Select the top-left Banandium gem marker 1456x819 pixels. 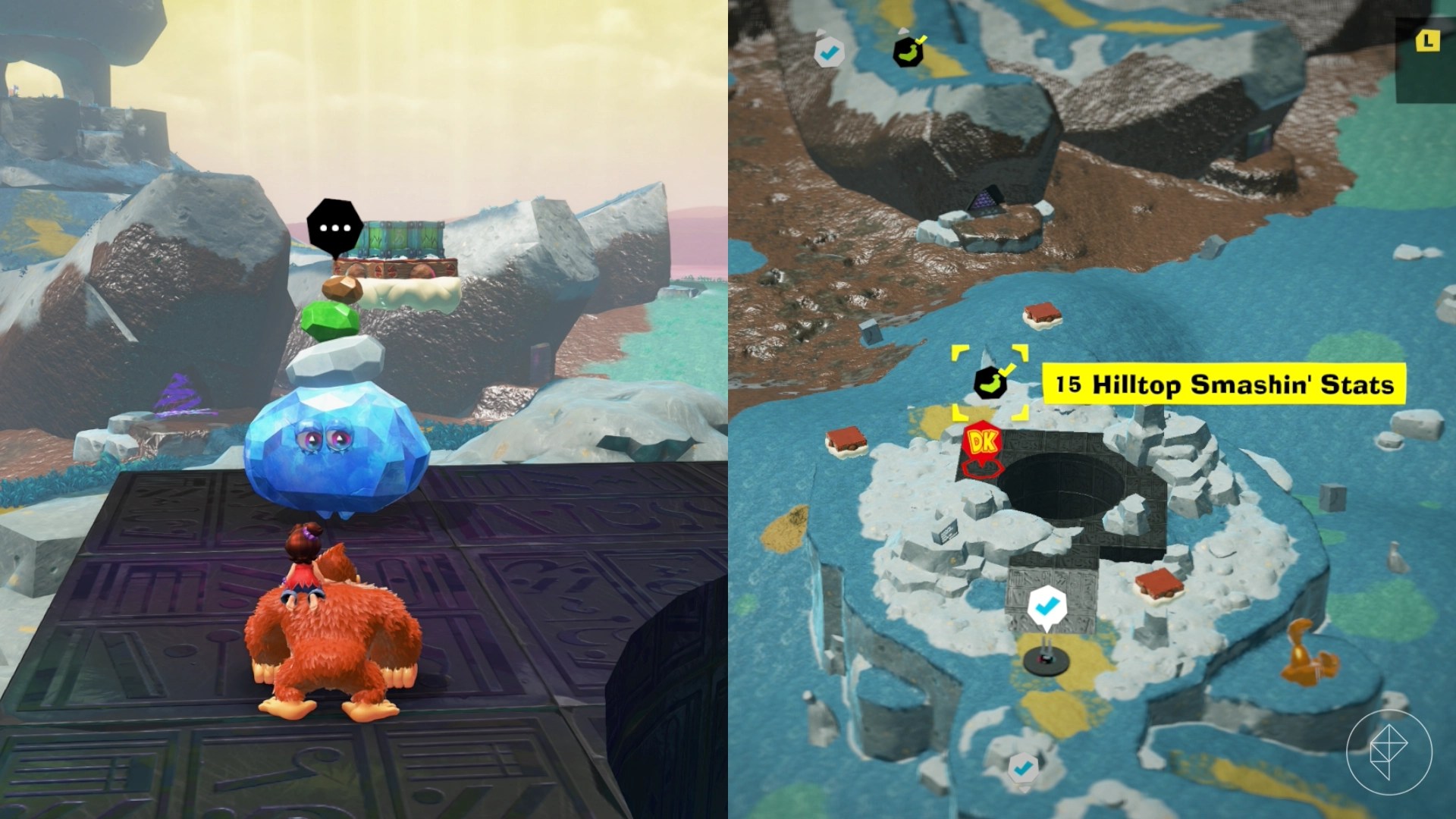tap(907, 51)
